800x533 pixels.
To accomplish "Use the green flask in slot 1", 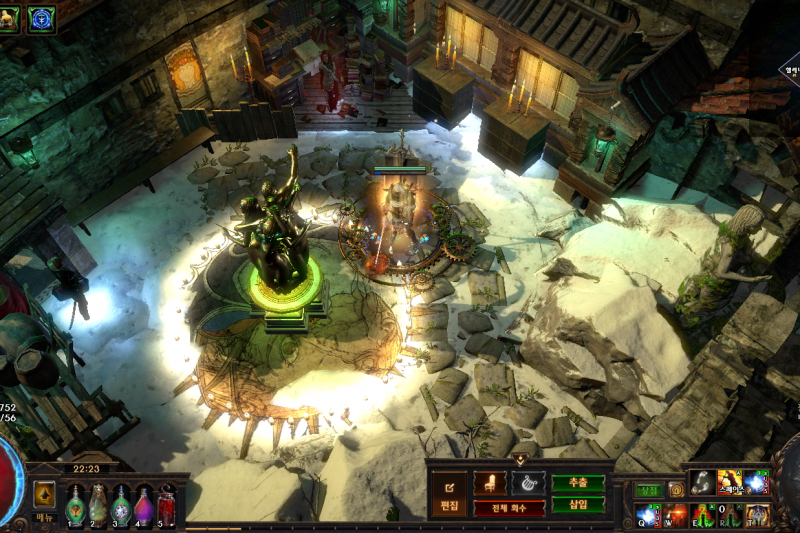I will coord(76,506).
